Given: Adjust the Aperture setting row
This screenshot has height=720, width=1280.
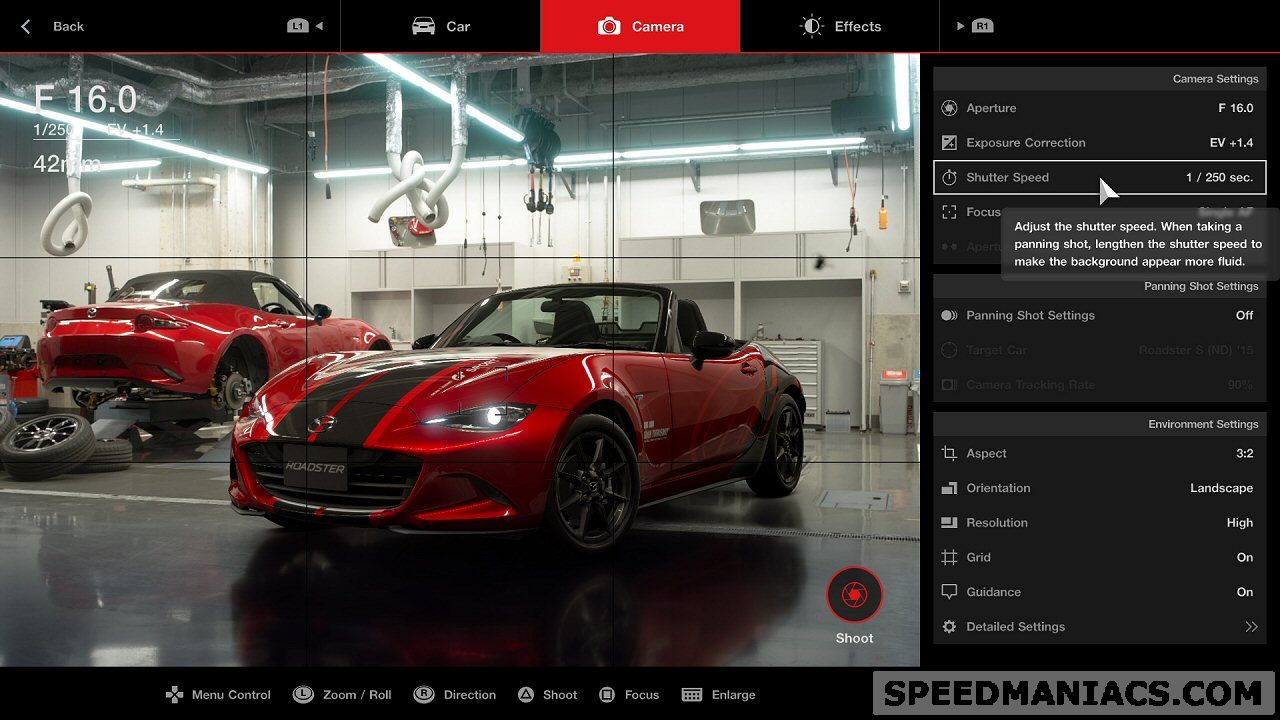Looking at the screenshot, I should tap(1099, 108).
